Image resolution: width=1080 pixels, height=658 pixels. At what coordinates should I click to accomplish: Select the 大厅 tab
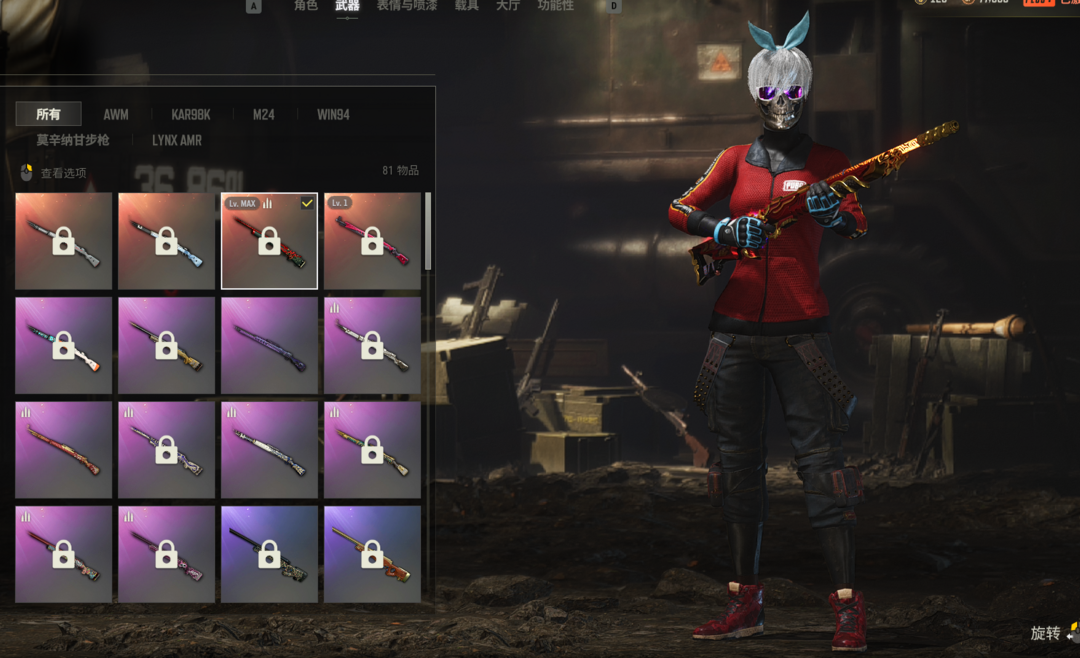pos(508,6)
